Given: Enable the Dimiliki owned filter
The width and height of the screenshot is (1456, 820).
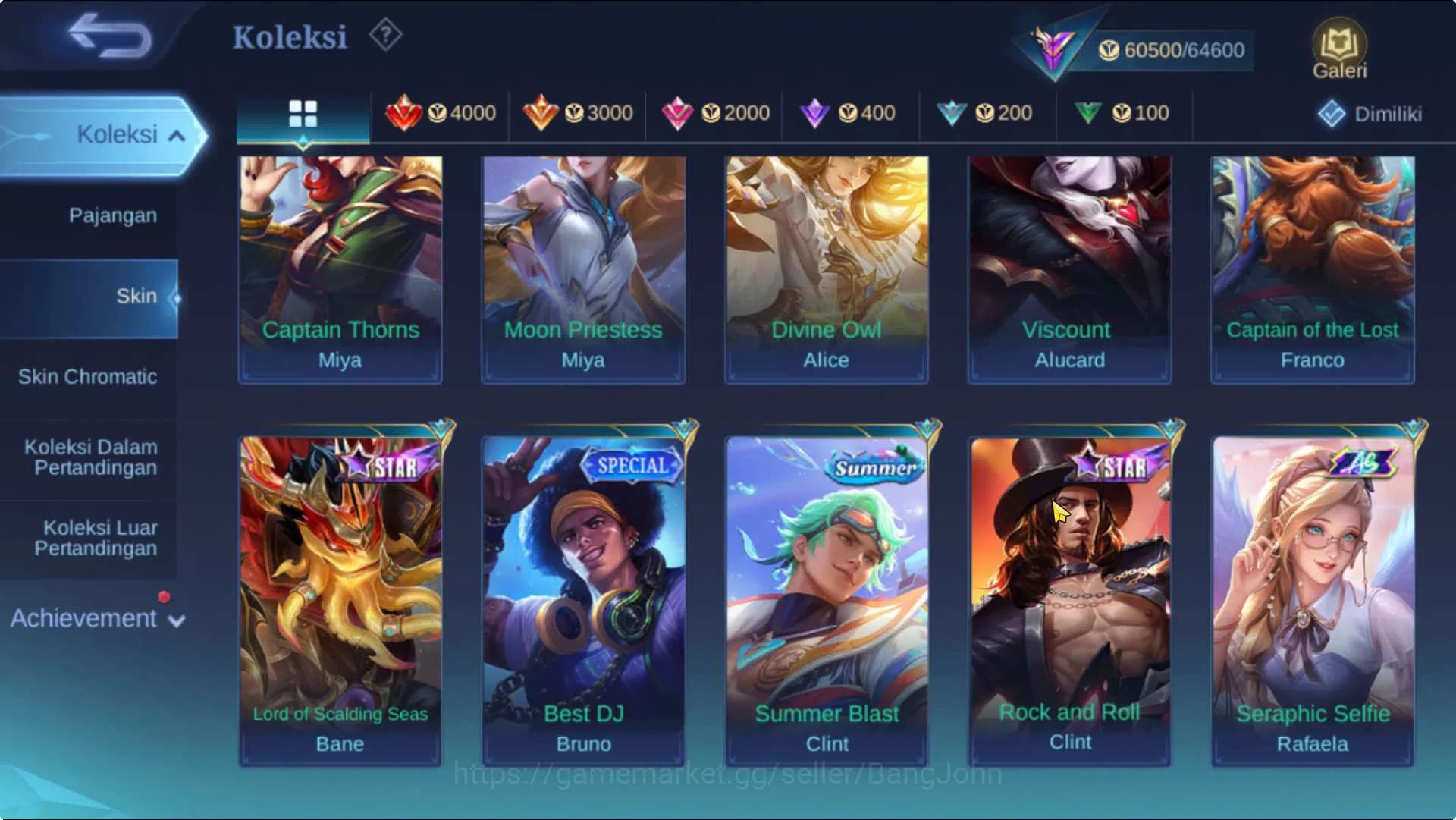Looking at the screenshot, I should pos(1371,115).
